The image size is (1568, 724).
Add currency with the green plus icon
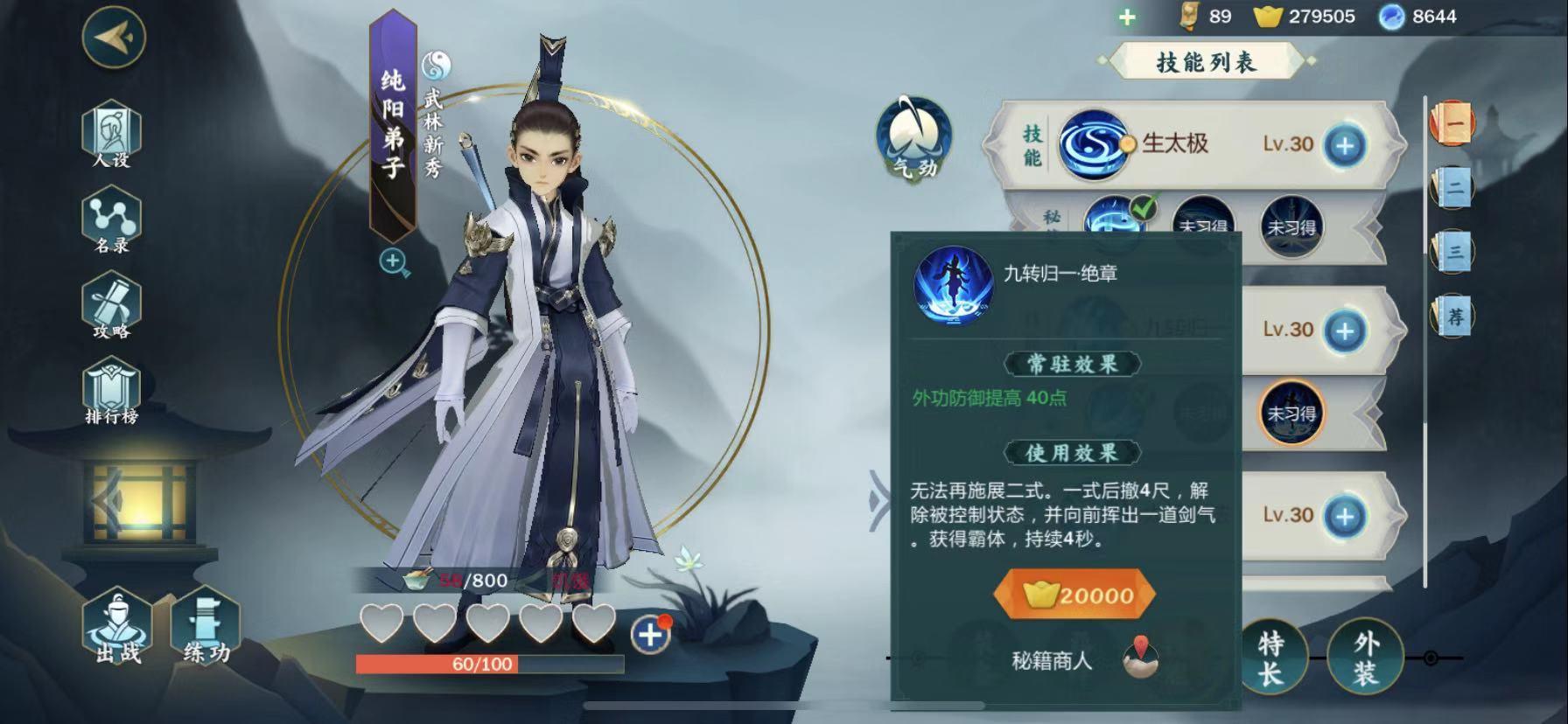(1127, 17)
